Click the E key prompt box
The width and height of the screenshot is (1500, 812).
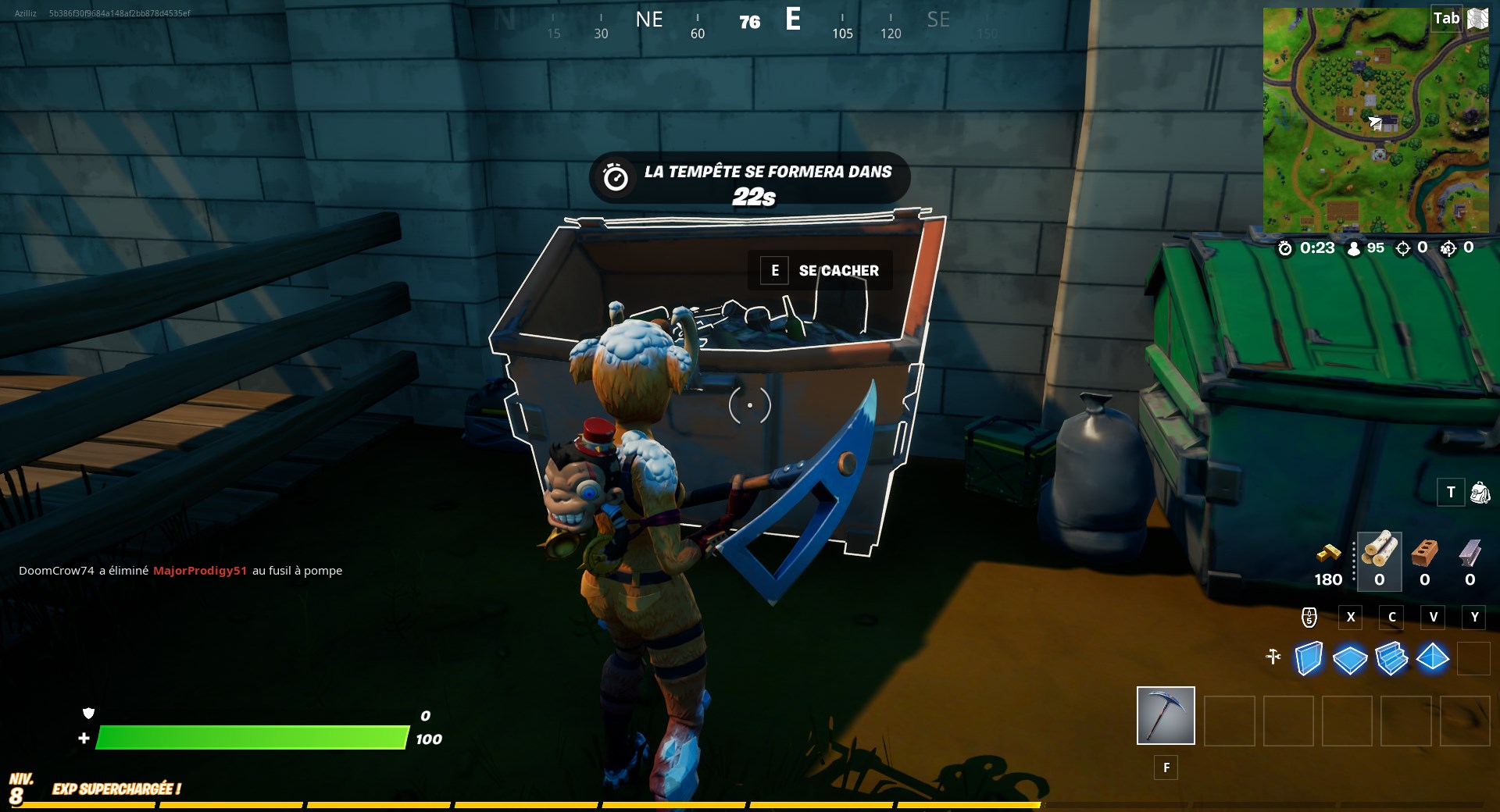[x=774, y=270]
